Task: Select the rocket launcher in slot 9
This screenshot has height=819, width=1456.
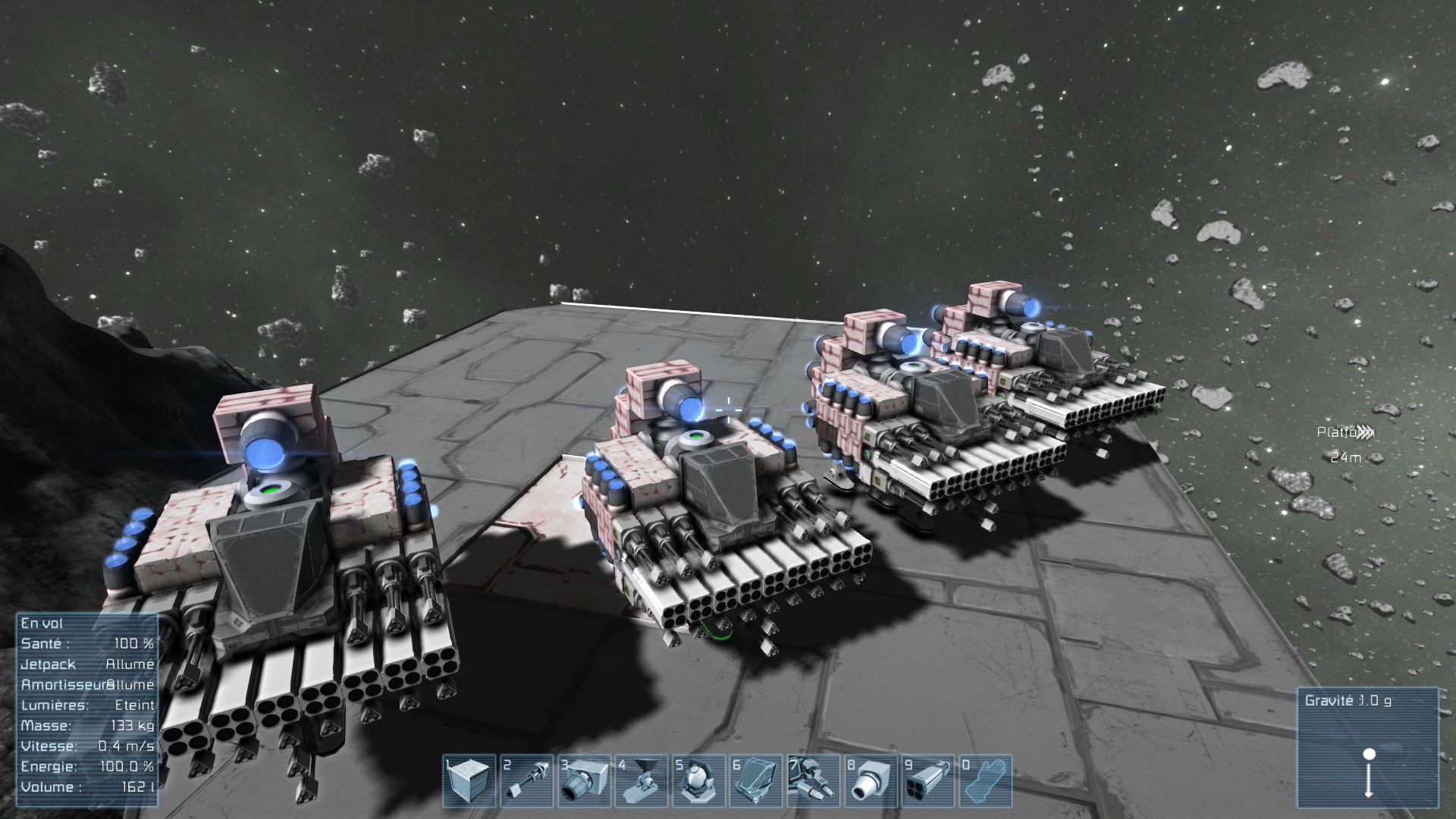Action: pos(928,780)
